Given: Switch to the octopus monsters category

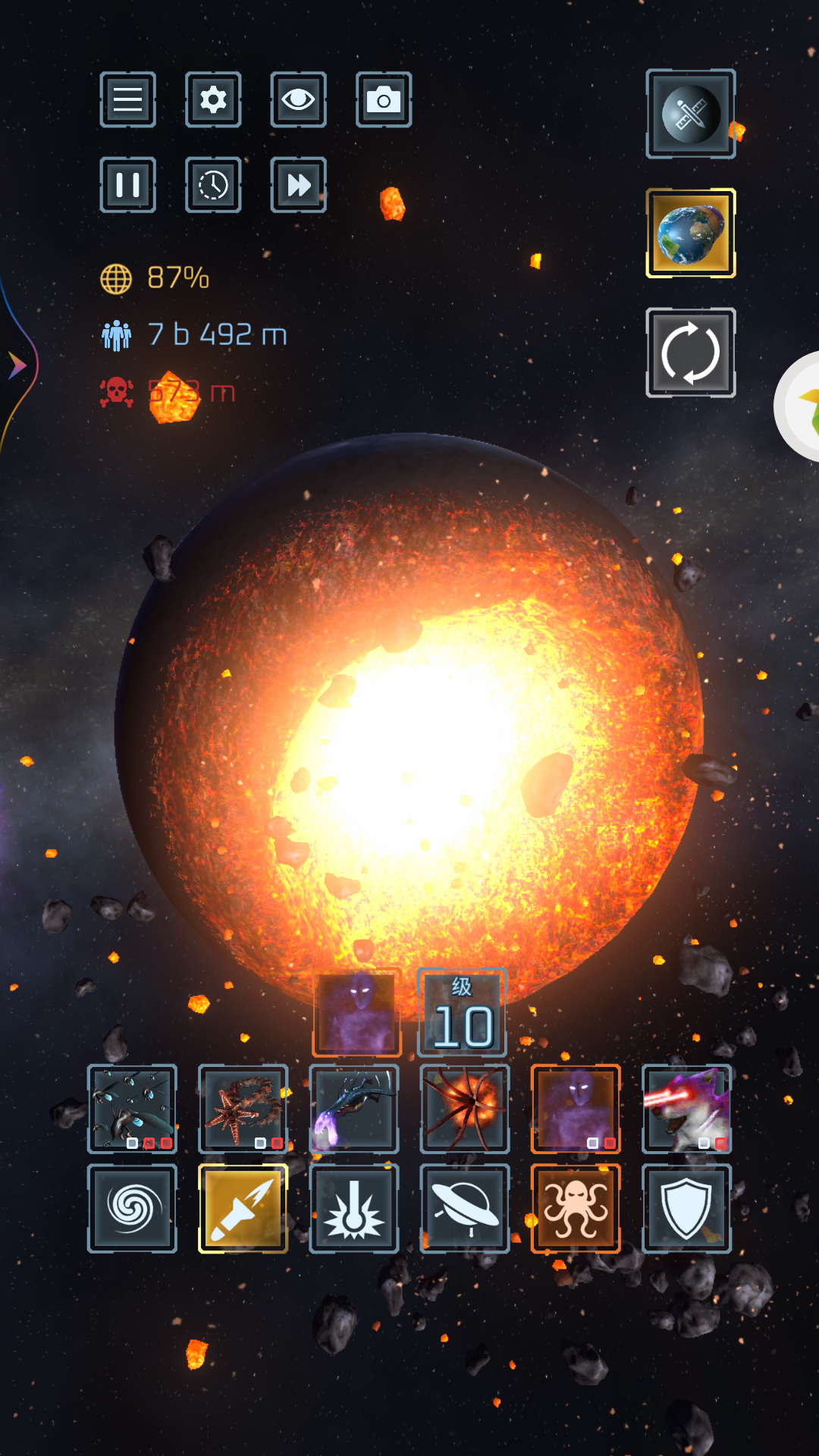Looking at the screenshot, I should click(576, 1209).
